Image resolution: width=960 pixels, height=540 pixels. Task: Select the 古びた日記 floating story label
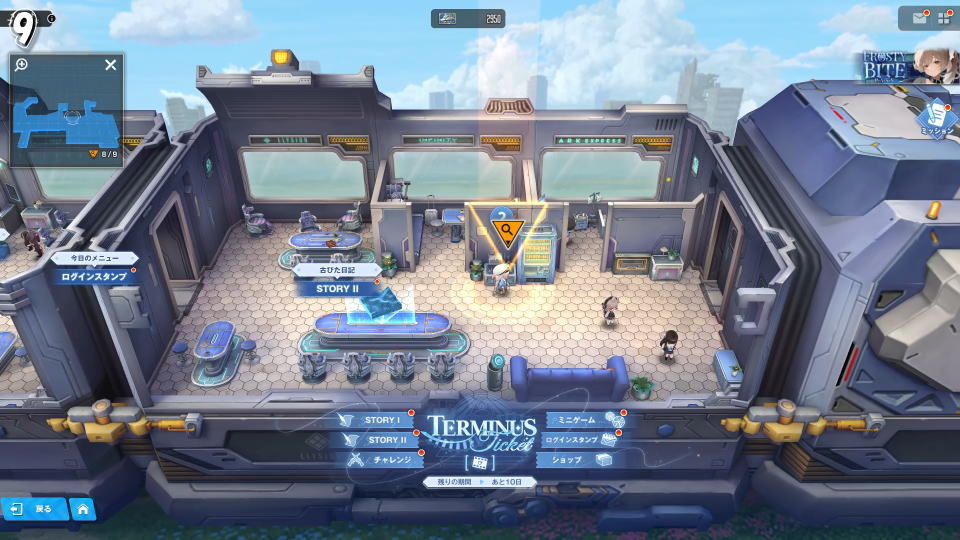point(337,270)
